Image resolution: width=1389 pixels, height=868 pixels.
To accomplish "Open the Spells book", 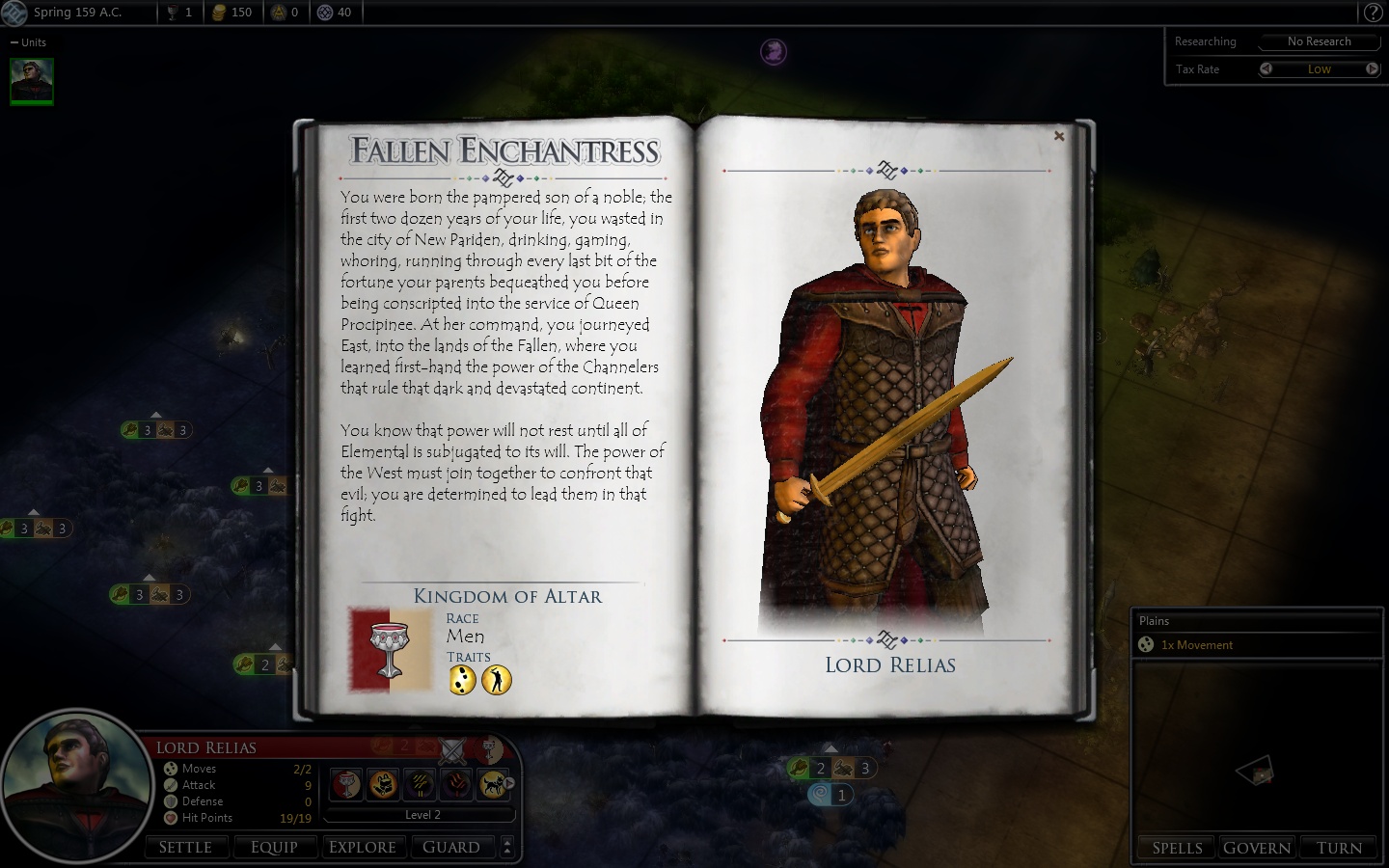I will [x=1178, y=848].
